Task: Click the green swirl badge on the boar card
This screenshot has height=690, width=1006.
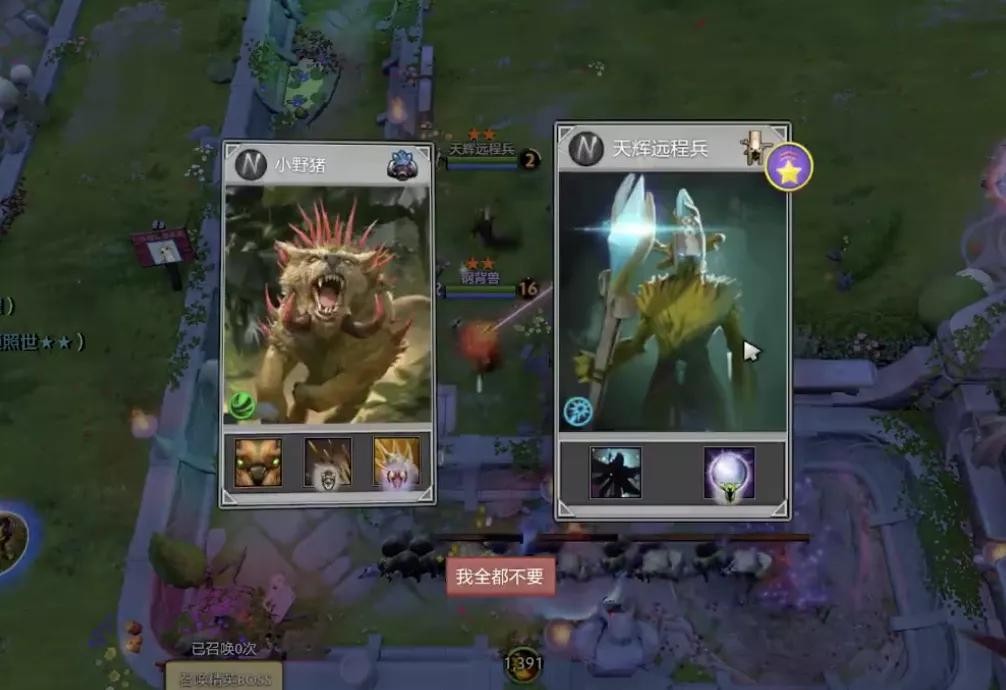Action: pyautogui.click(x=243, y=405)
